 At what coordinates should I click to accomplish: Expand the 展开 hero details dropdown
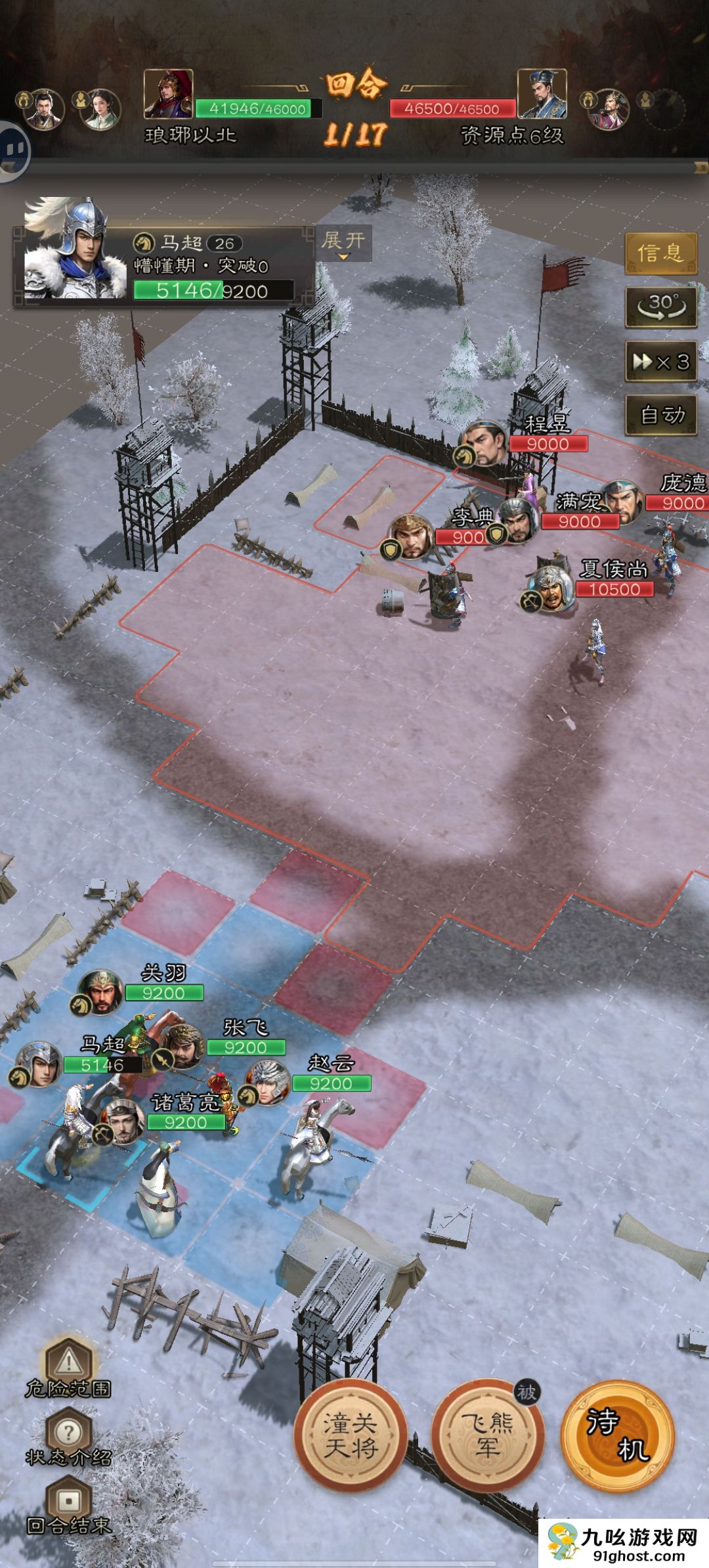coord(343,243)
